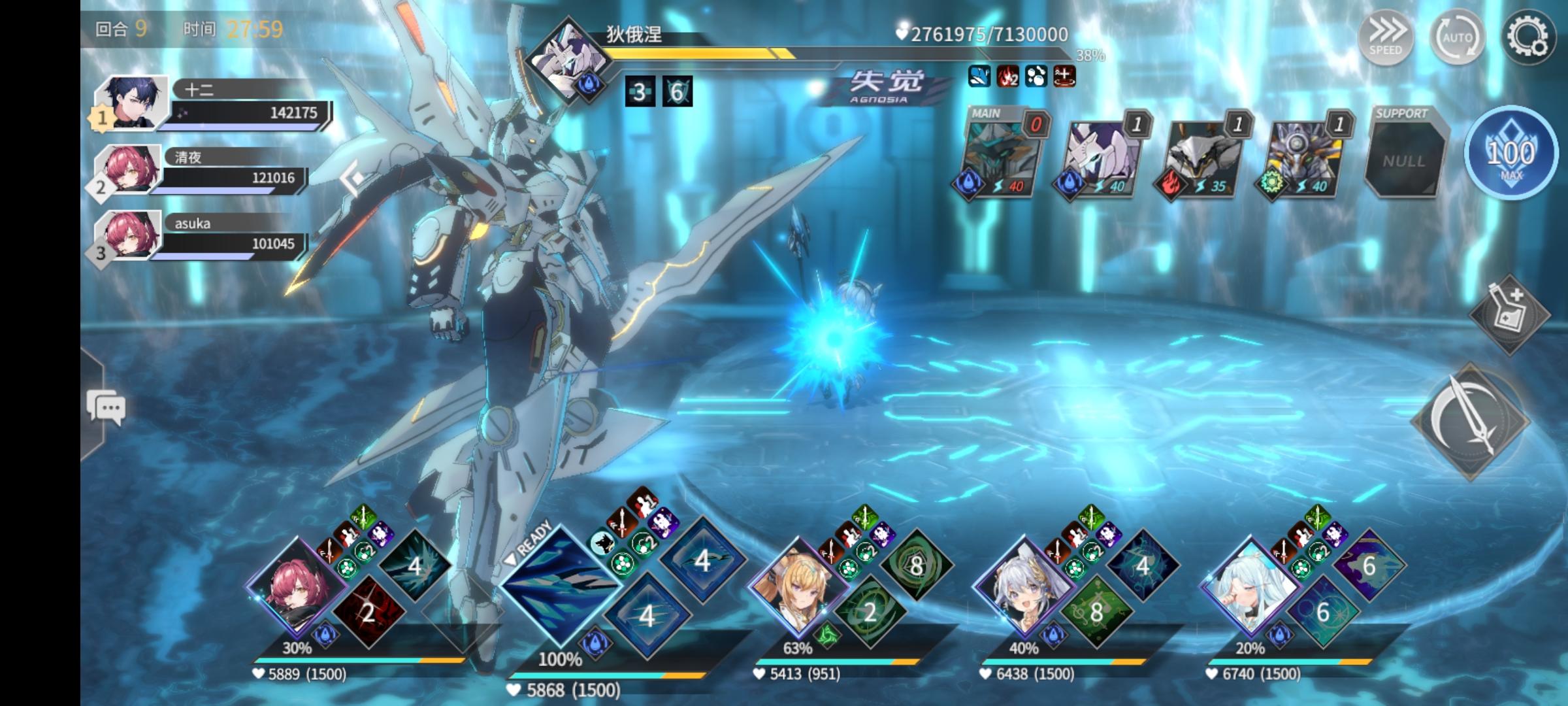
Task: Tap the boss 狄俄涅 portrait
Action: point(567,58)
